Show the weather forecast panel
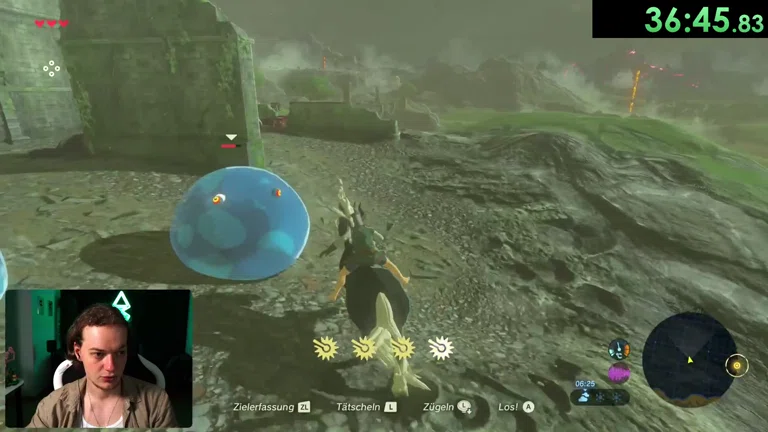Viewport: 768px width, 432px height. pyautogui.click(x=601, y=396)
